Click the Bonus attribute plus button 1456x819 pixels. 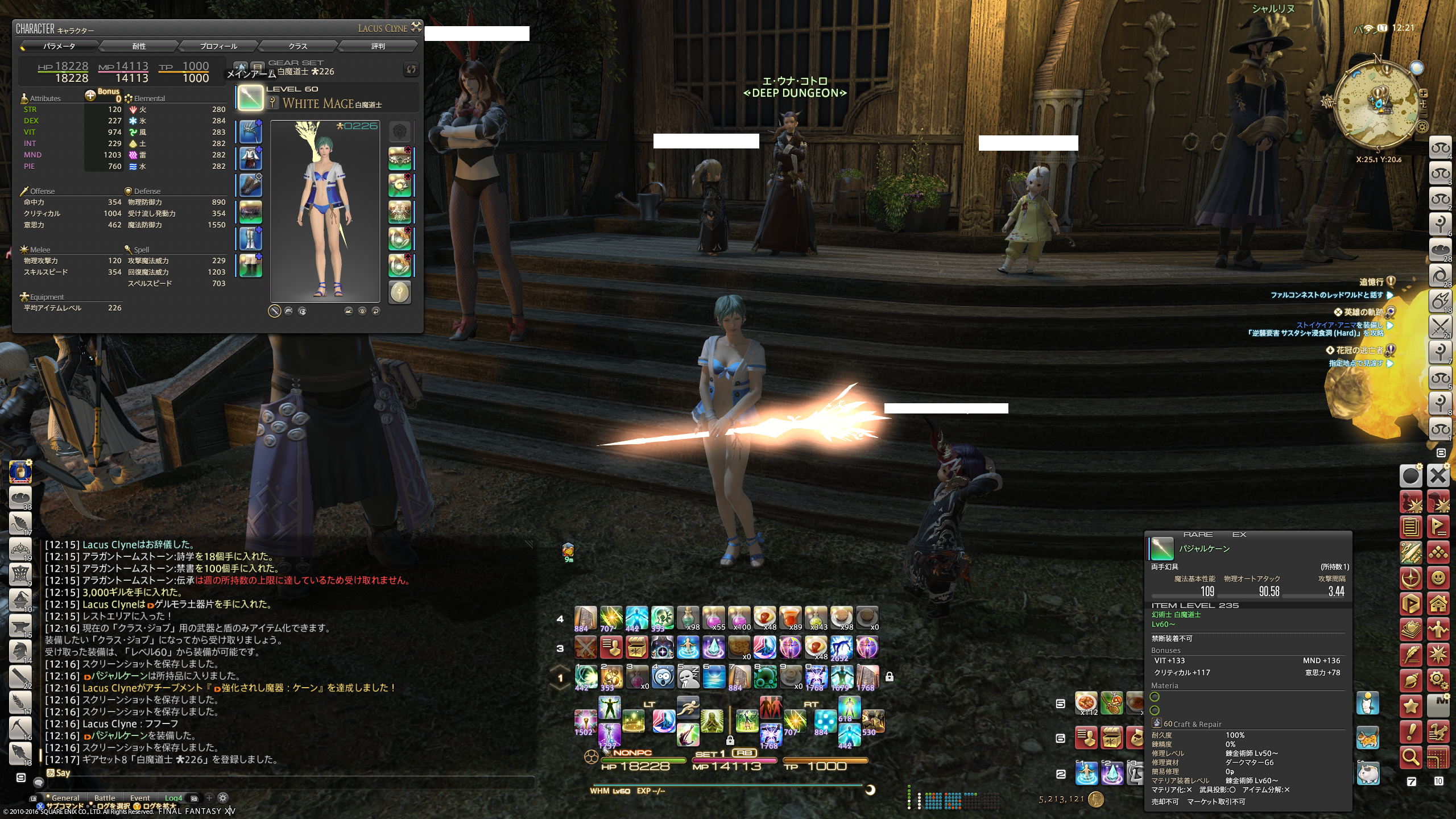click(90, 95)
